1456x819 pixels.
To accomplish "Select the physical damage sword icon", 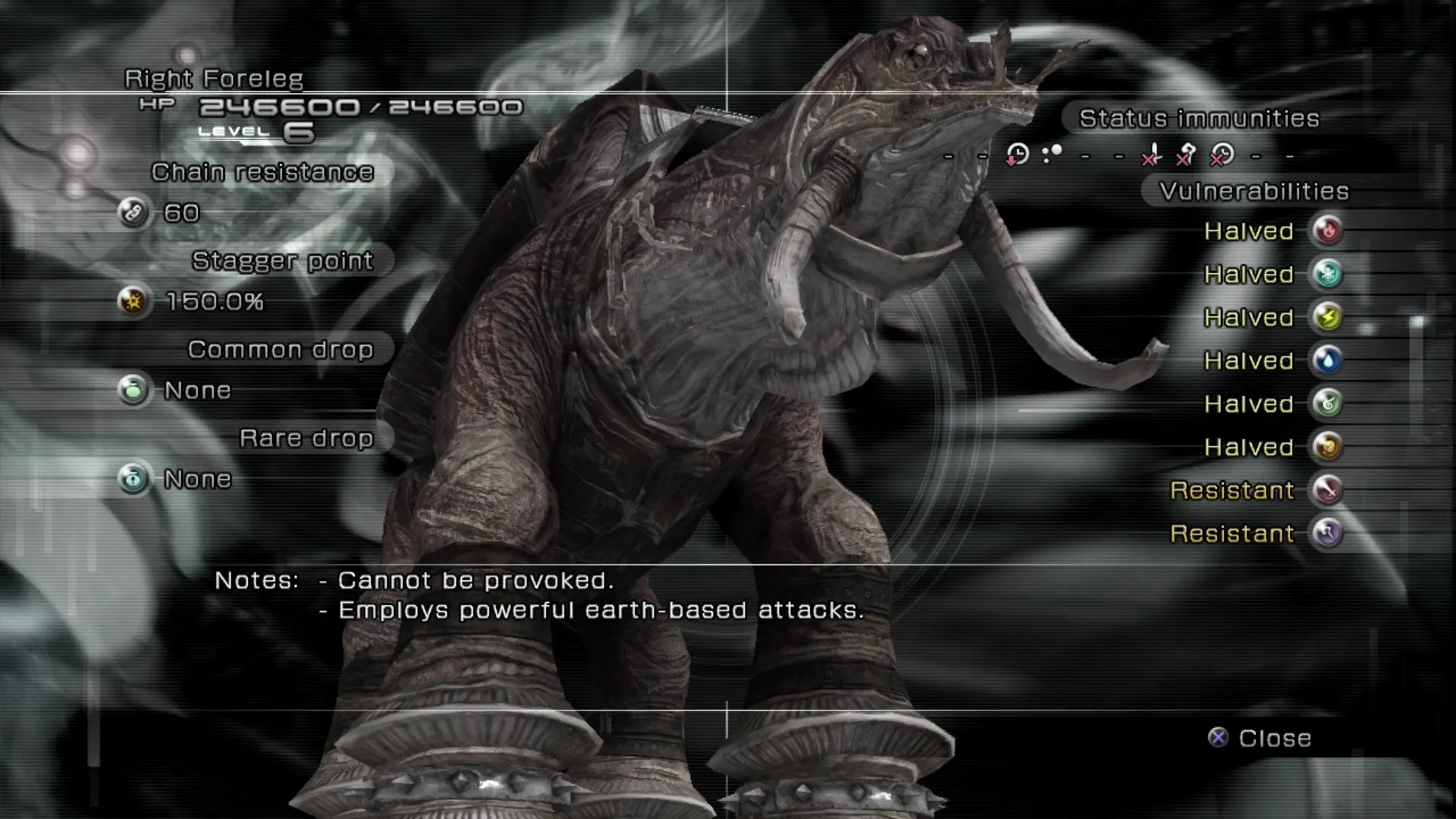I will click(1327, 490).
